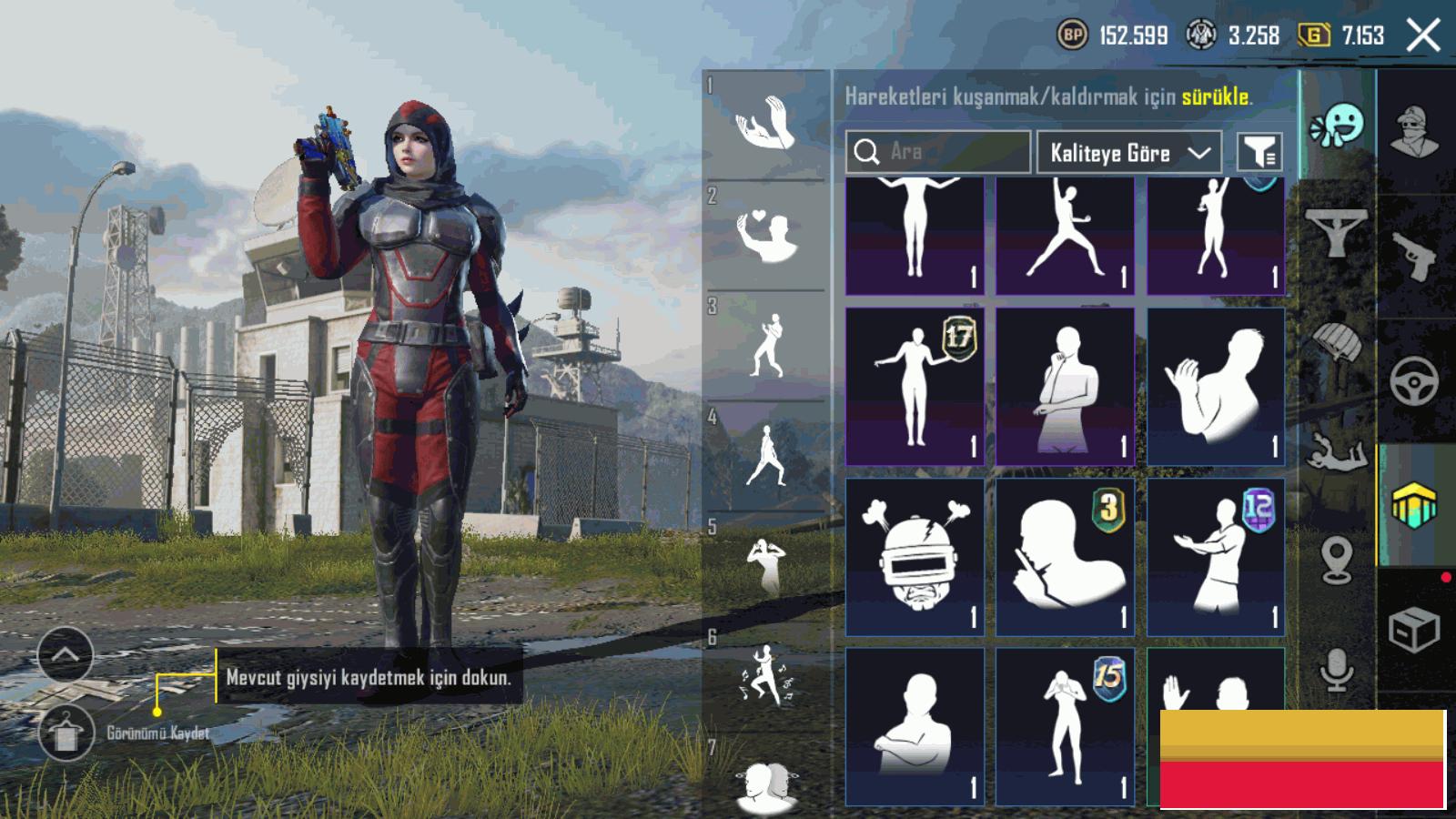
Task: Expand the up-arrow circle button
Action: [x=66, y=654]
